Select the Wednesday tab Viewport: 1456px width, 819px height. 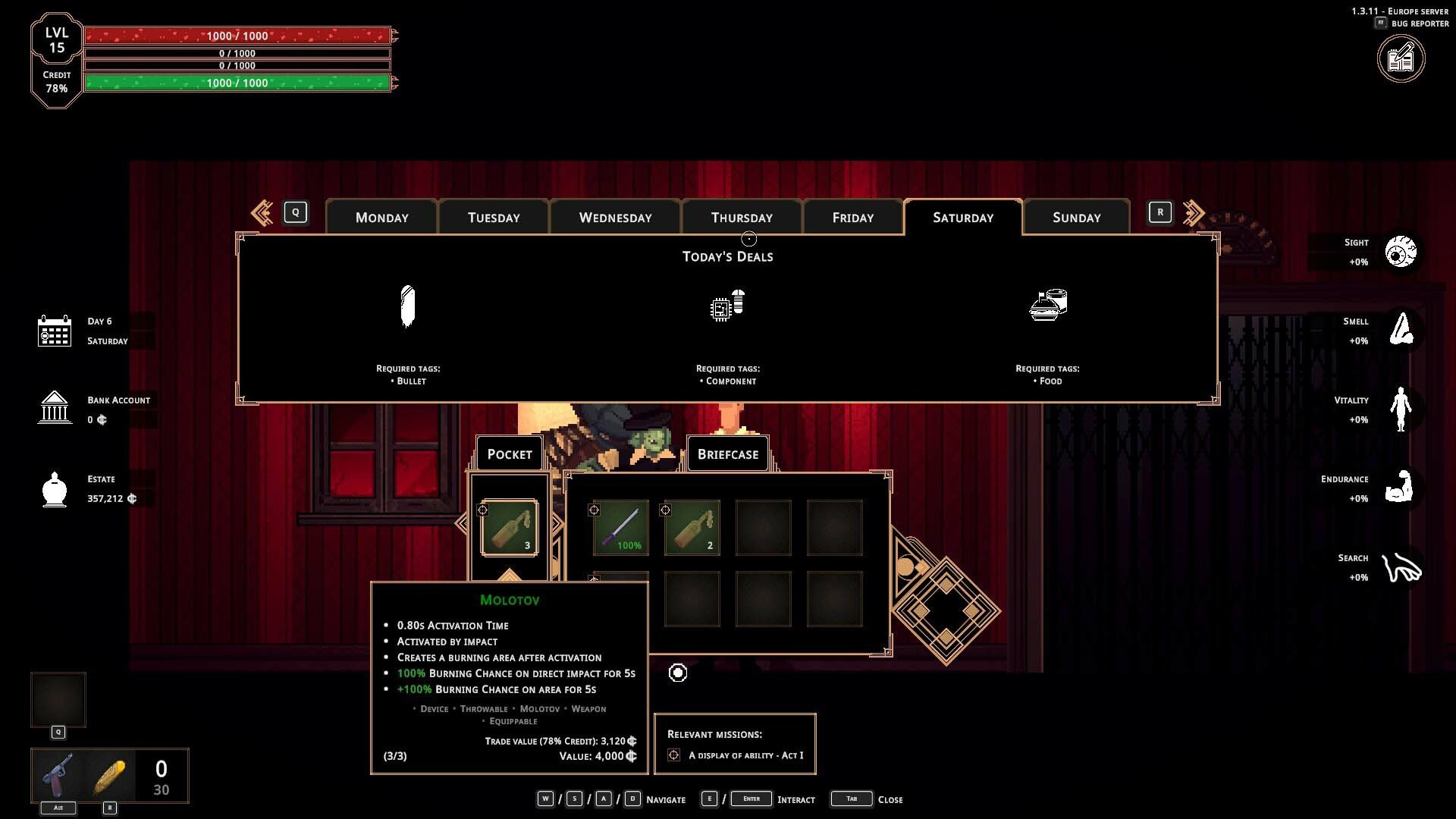pos(615,218)
